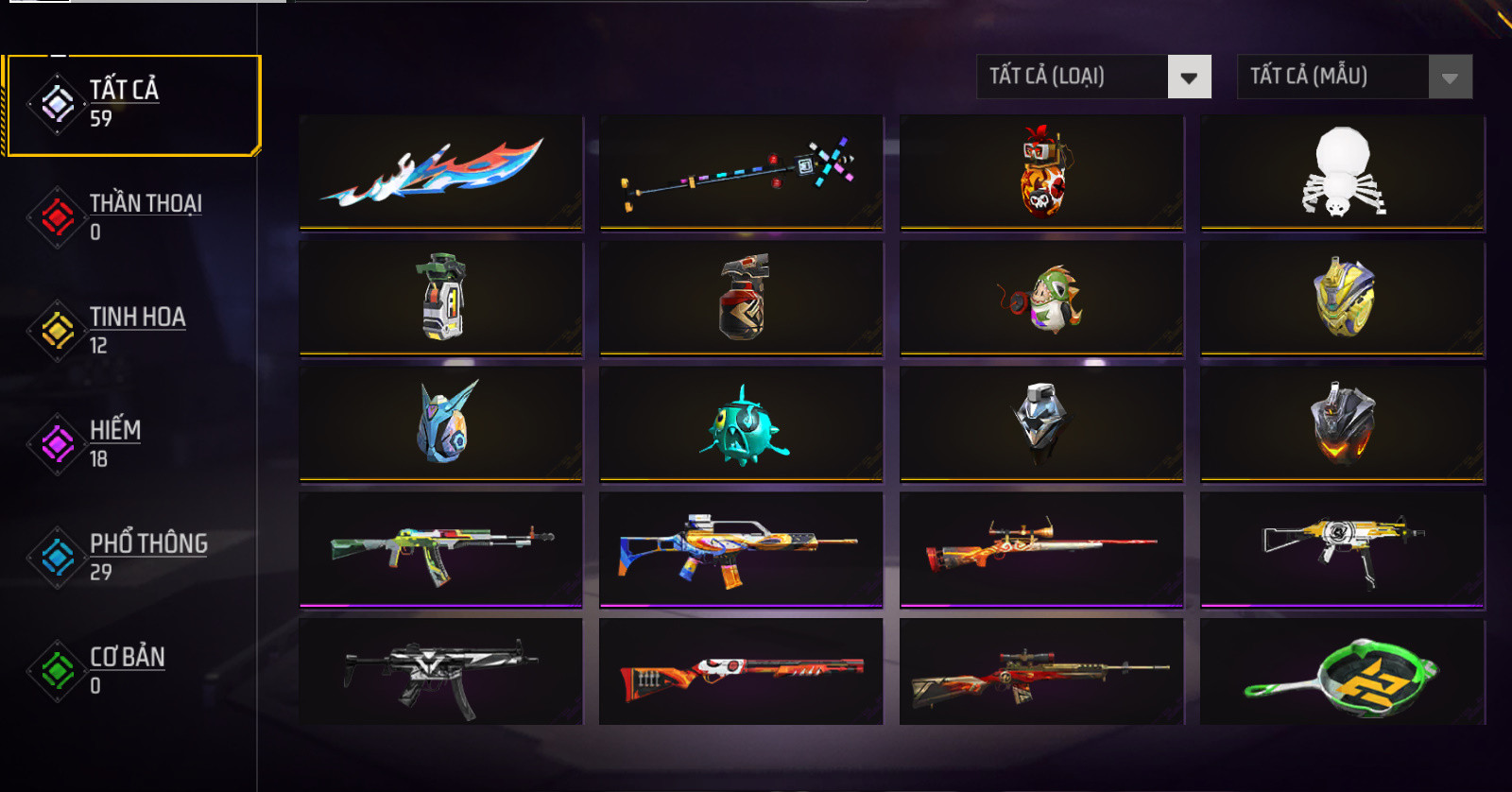This screenshot has width=1512, height=792.
Task: Select the golden yellow armored loot box skin
Action: click(1342, 299)
